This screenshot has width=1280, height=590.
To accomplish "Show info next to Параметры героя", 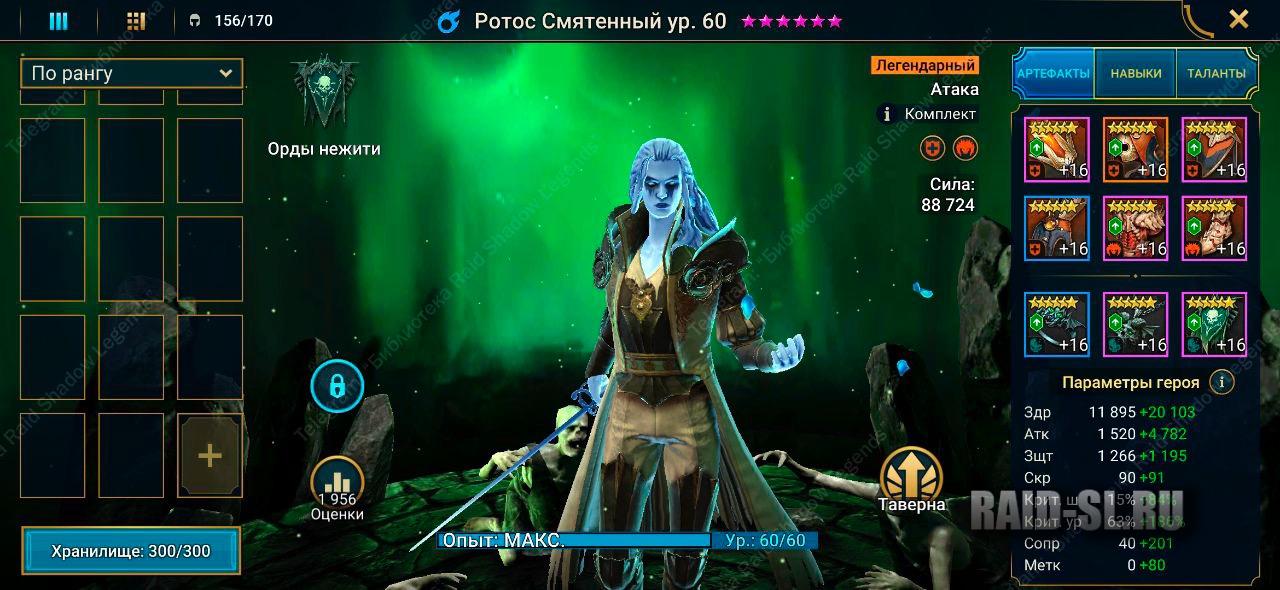I will [x=1219, y=382].
